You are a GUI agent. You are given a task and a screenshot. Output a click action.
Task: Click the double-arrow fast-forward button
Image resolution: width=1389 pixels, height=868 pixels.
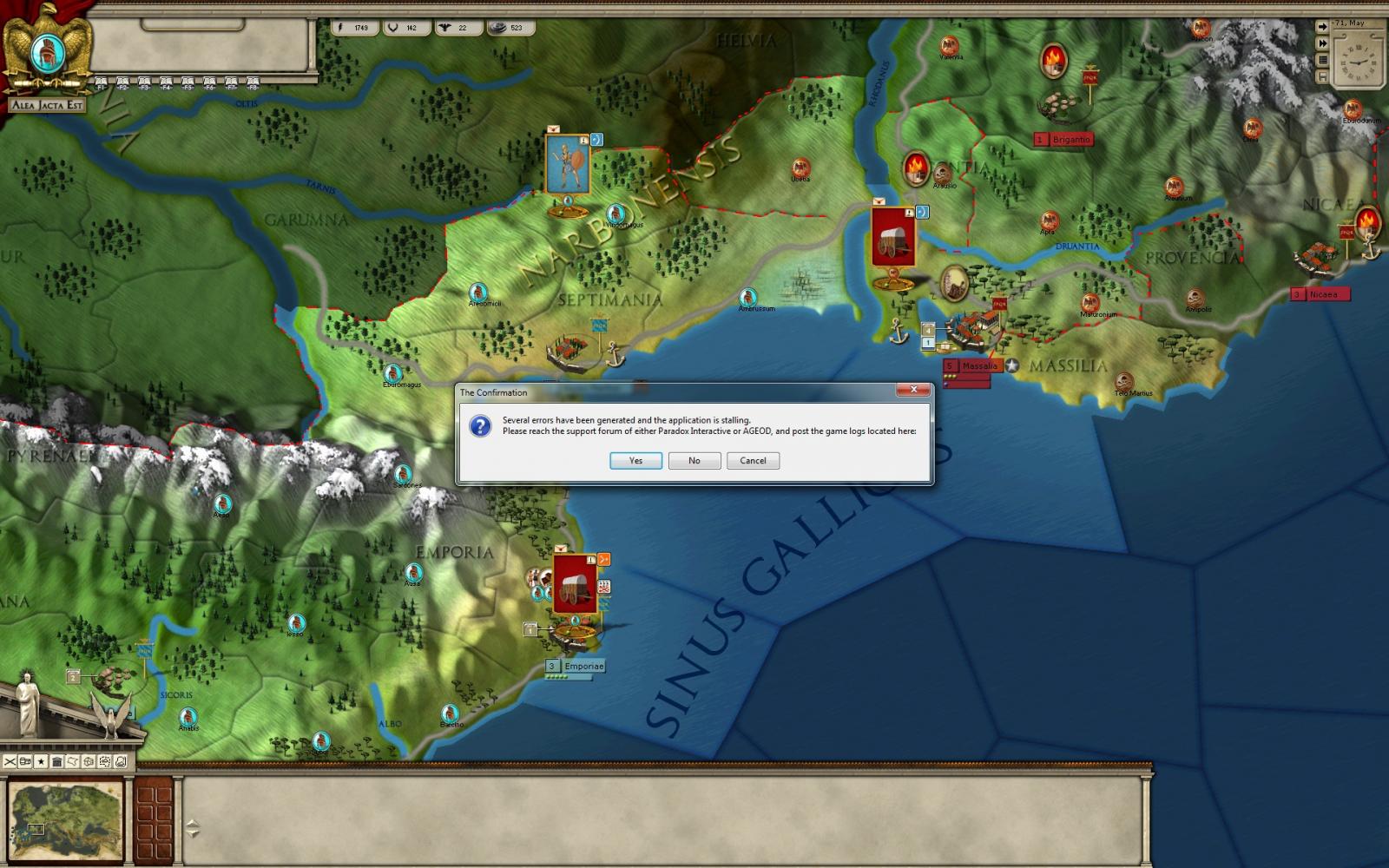tap(1322, 43)
